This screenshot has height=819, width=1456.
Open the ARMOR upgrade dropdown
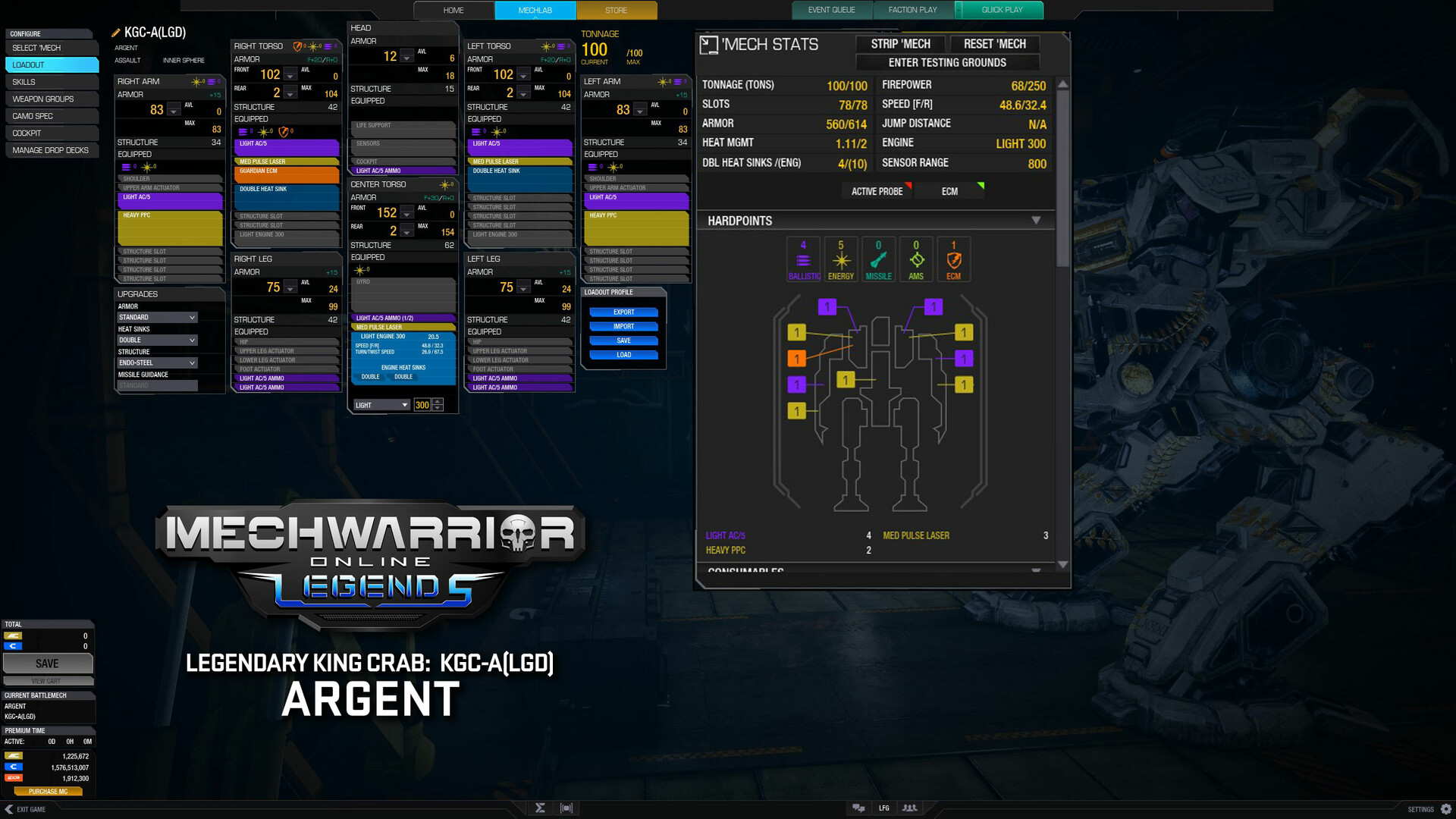pyautogui.click(x=157, y=317)
